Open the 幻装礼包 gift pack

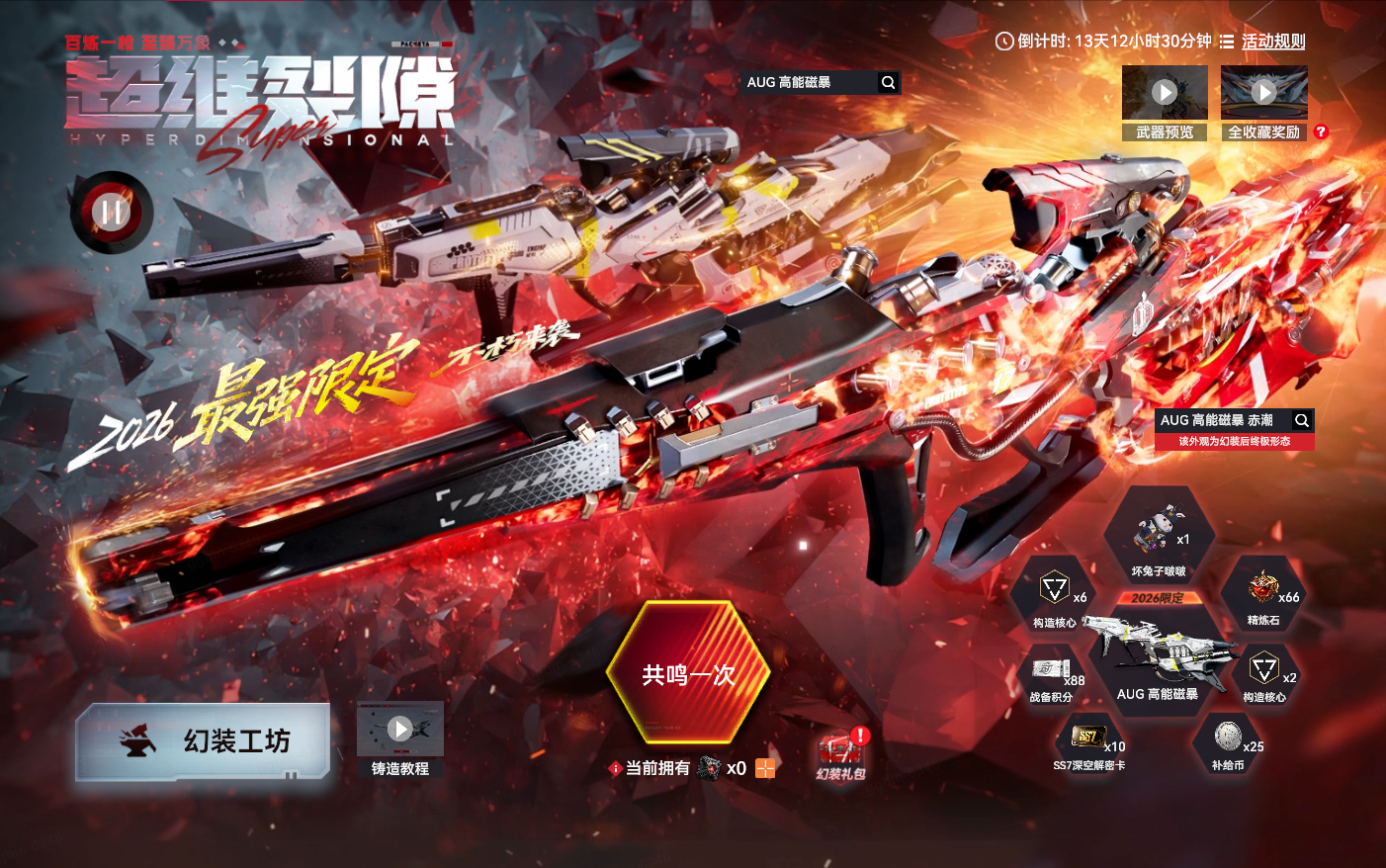coord(840,756)
